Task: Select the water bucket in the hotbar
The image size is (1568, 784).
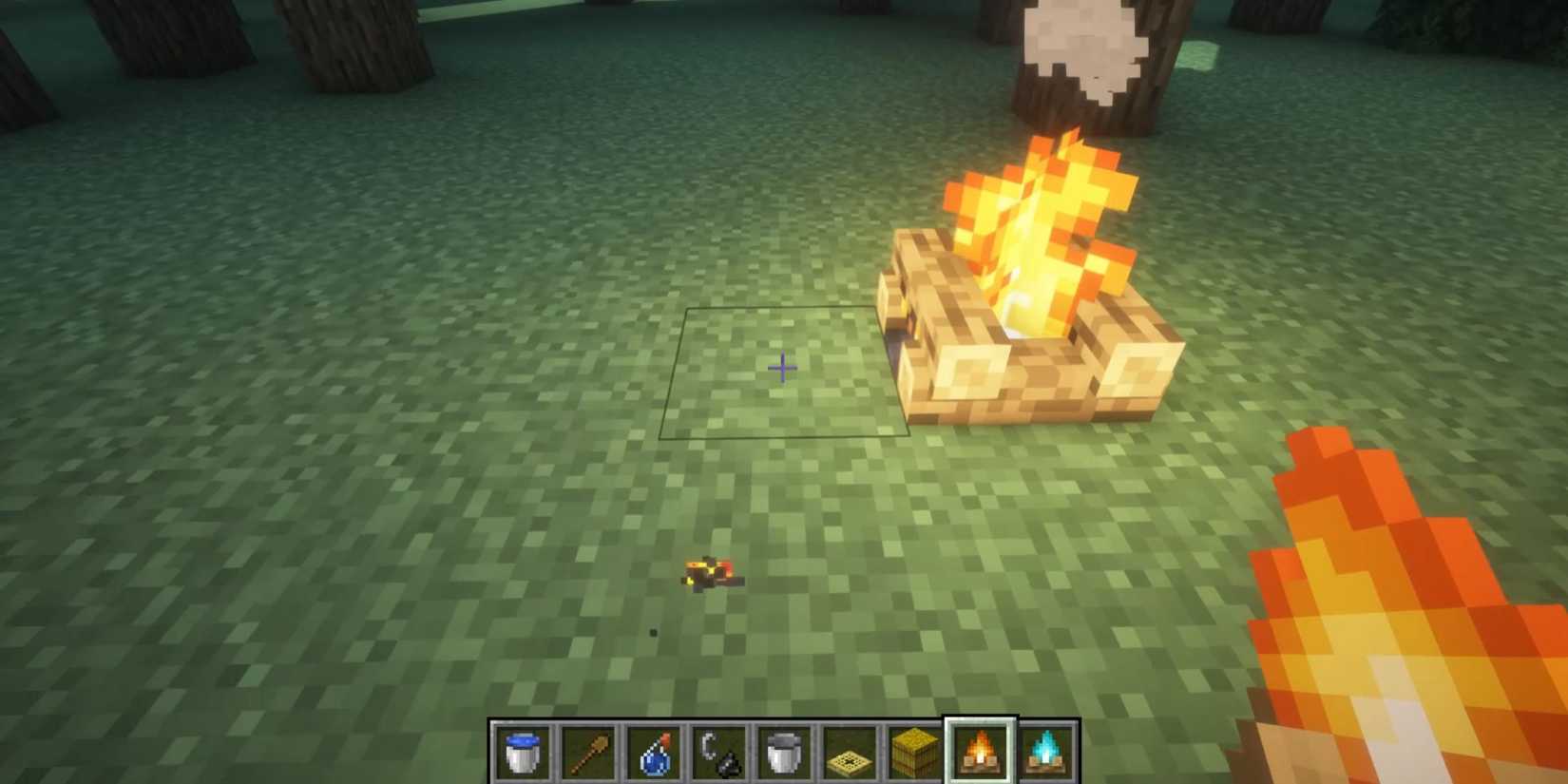Action: tap(524, 751)
